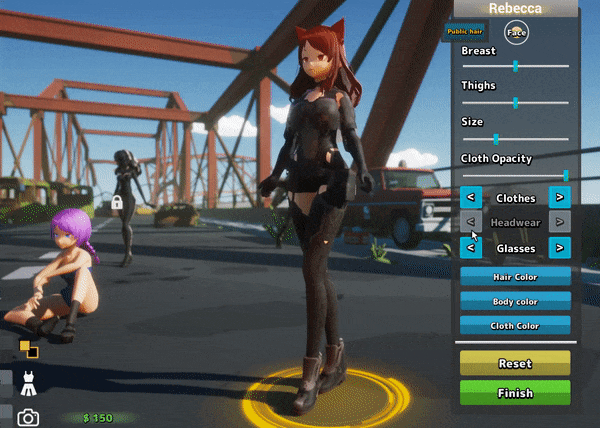The height and width of the screenshot is (428, 600).
Task: Choose previous Headwear option
Action: [x=471, y=222]
